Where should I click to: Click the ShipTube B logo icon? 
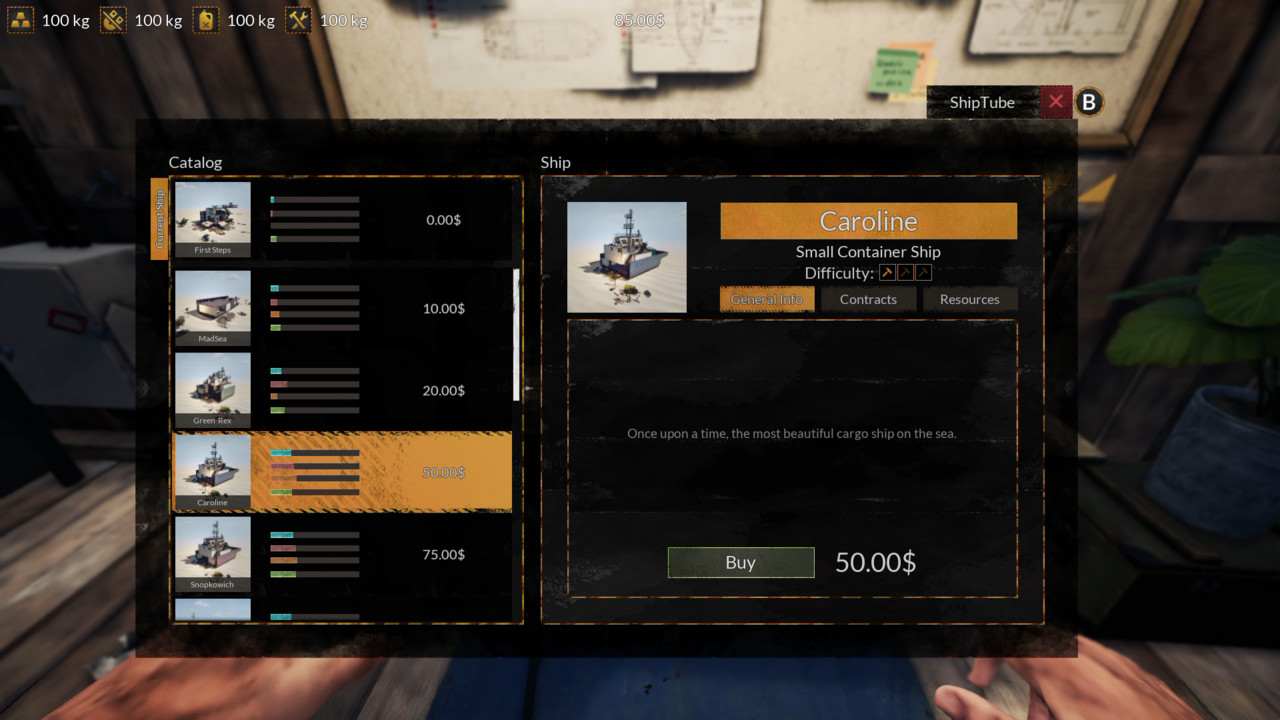pyautogui.click(x=1088, y=102)
